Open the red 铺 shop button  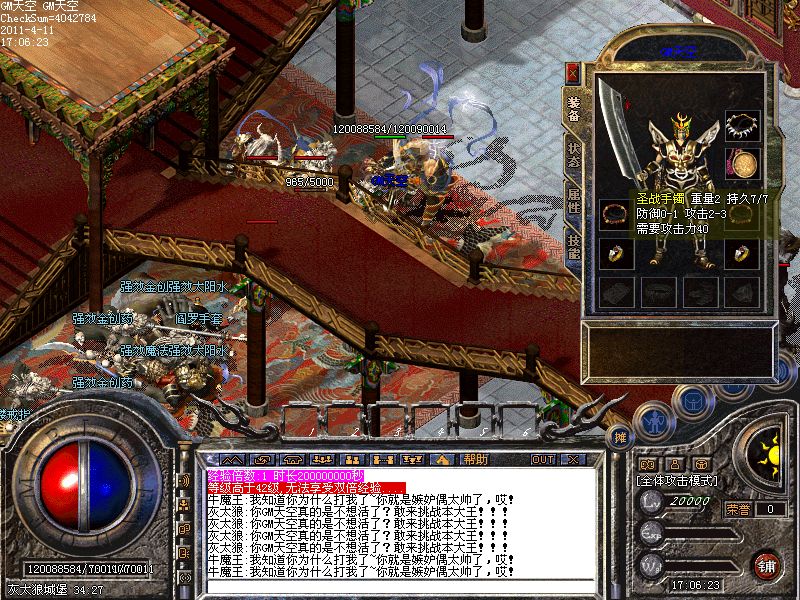[766, 565]
